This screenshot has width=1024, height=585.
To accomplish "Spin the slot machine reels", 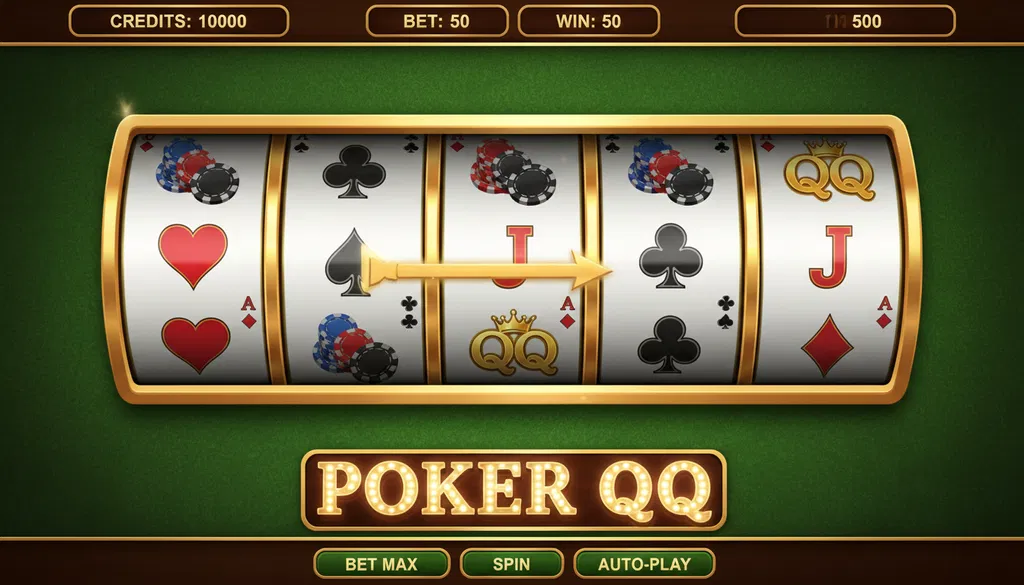I will tap(510, 563).
